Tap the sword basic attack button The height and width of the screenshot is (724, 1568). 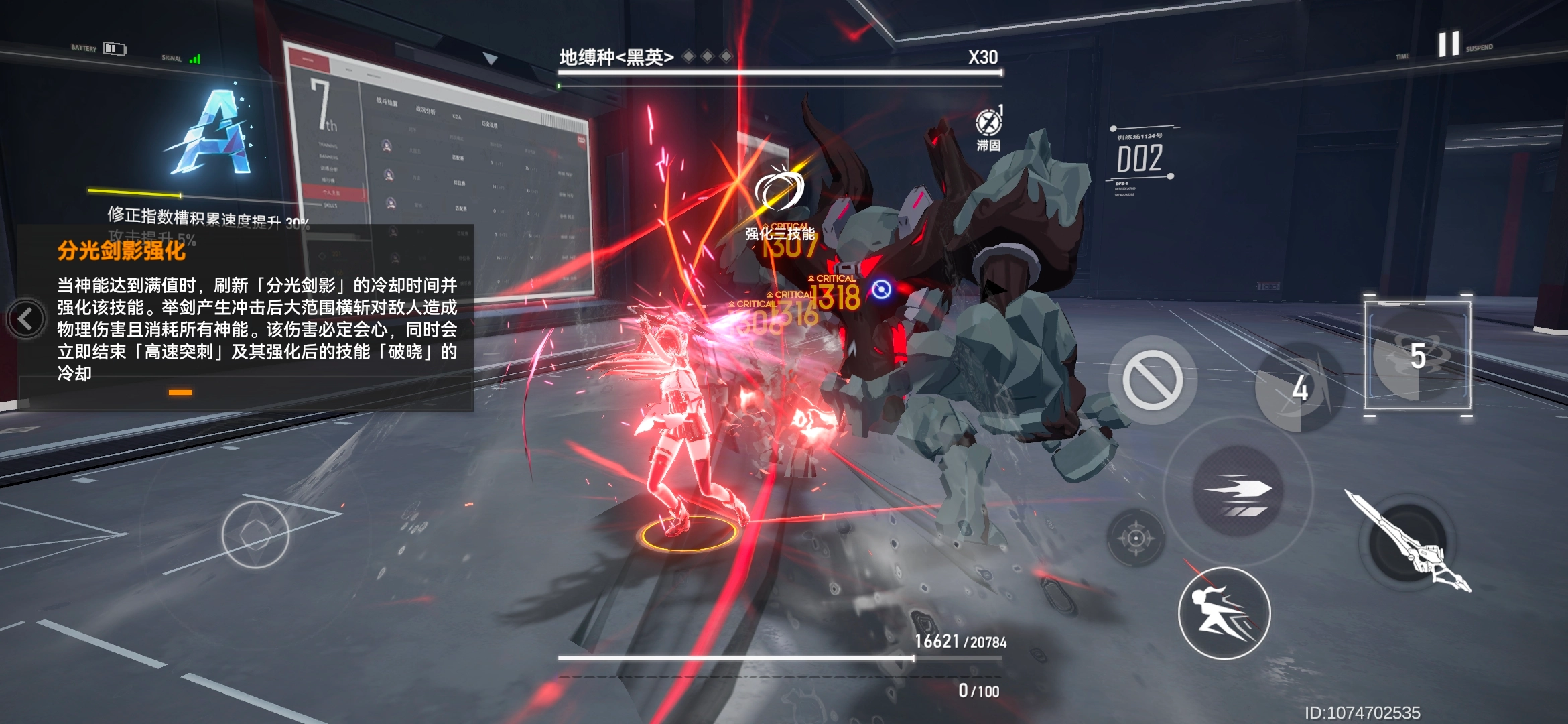pyautogui.click(x=1408, y=543)
